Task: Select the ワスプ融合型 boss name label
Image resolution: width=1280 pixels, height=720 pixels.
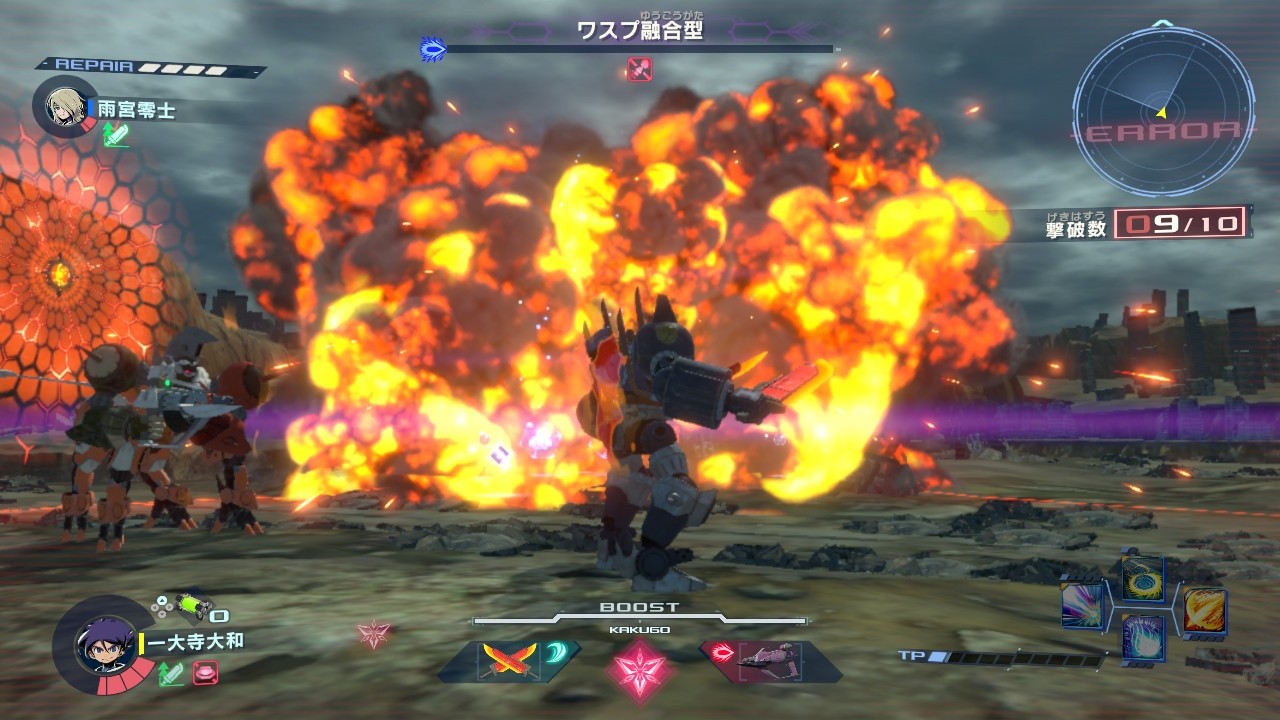Action: [x=639, y=30]
